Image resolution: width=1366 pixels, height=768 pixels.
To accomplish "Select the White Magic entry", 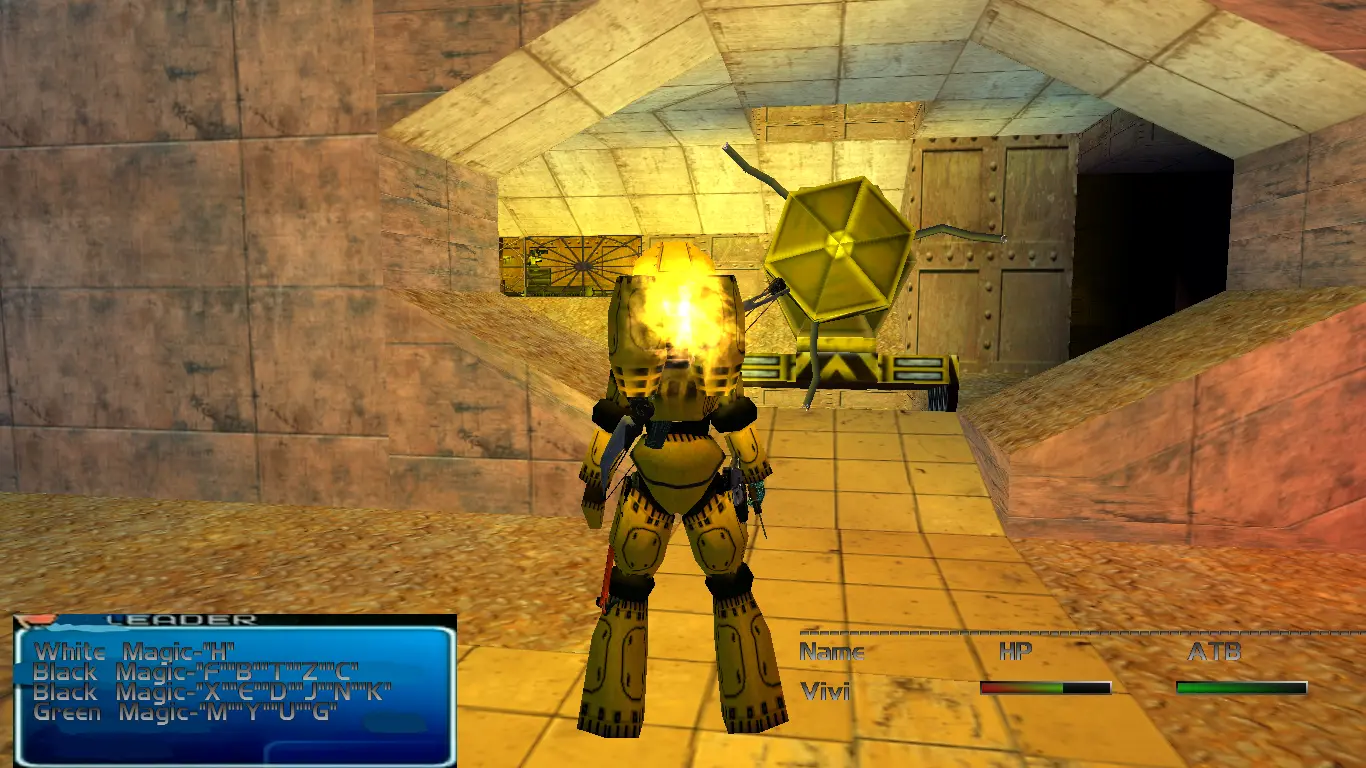I will click(x=134, y=653).
